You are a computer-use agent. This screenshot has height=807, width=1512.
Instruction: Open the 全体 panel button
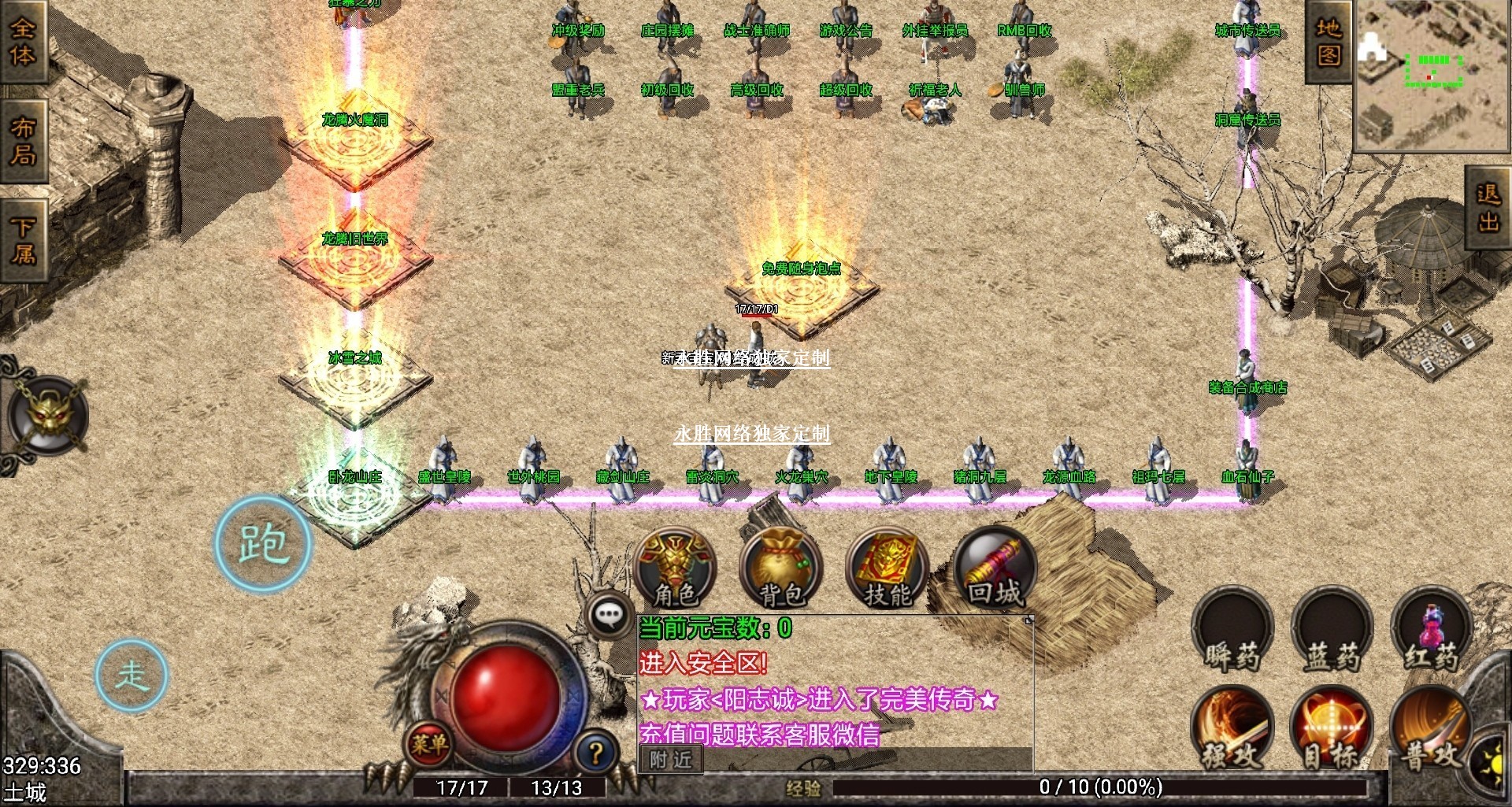click(23, 41)
